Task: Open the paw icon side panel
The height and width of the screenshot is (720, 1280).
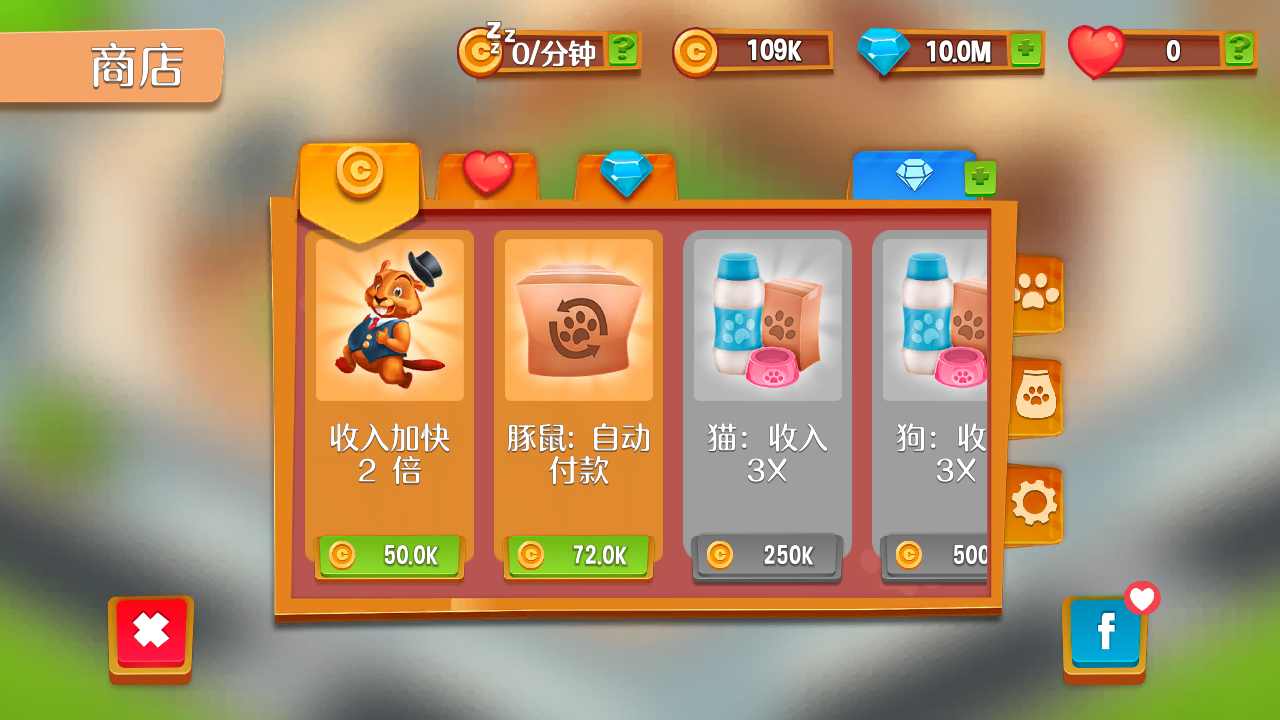Action: pos(1037,294)
